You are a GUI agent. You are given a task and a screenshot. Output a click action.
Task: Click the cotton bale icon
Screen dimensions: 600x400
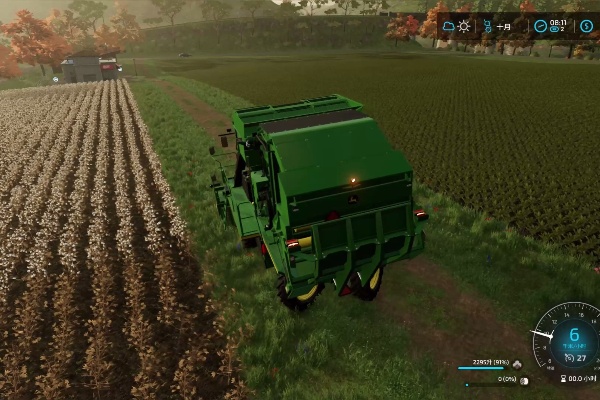coord(523,380)
